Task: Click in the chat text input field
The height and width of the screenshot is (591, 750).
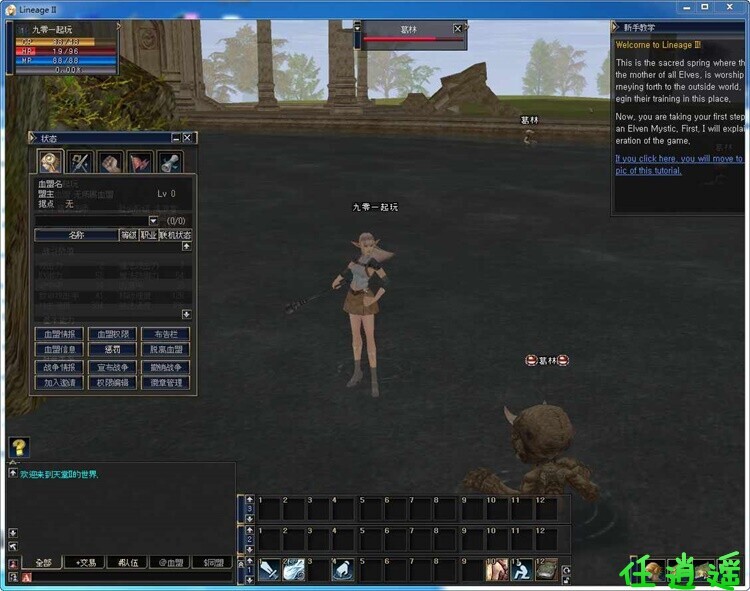Action: [130, 578]
